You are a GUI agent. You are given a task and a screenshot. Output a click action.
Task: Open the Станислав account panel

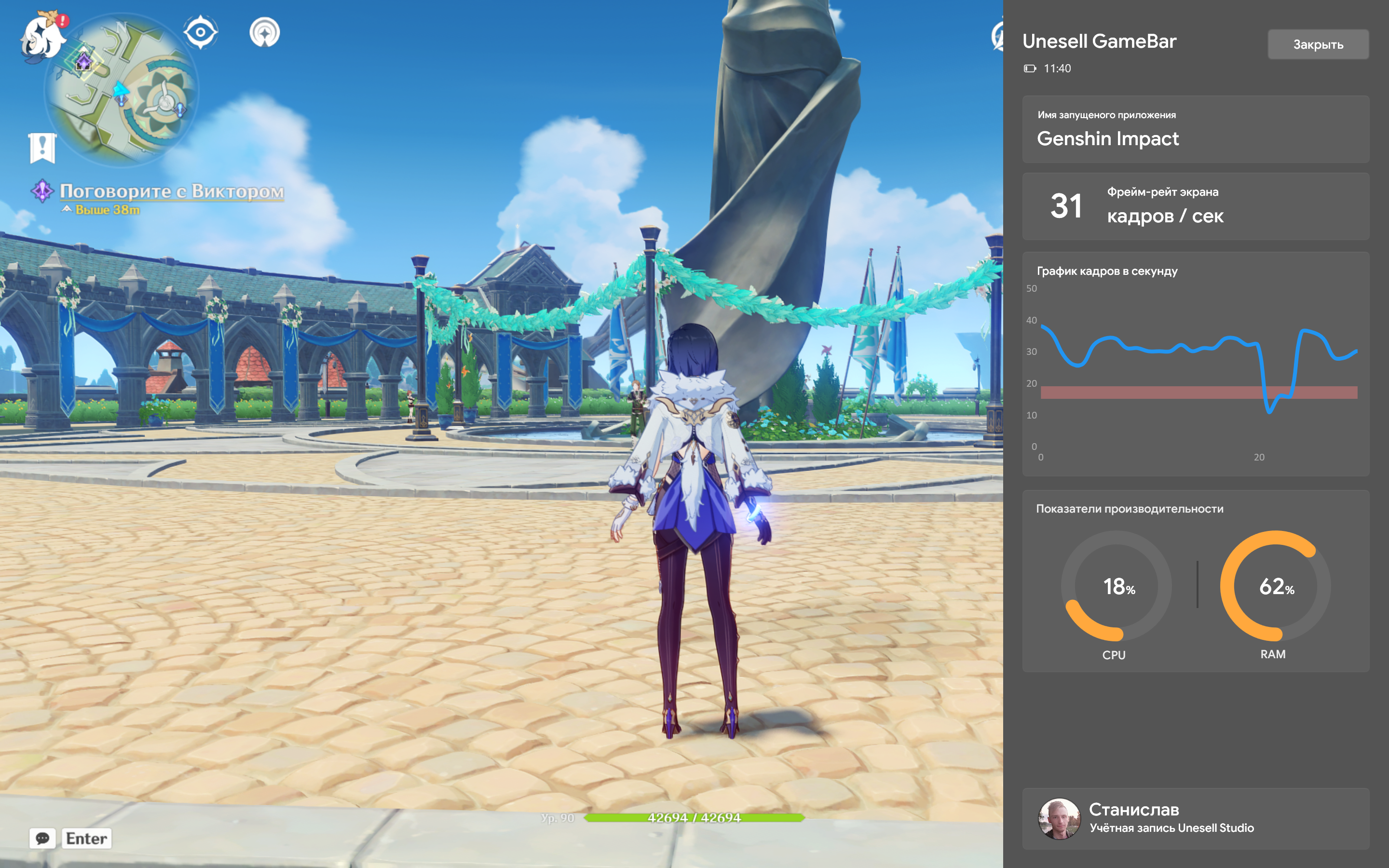(x=1195, y=818)
